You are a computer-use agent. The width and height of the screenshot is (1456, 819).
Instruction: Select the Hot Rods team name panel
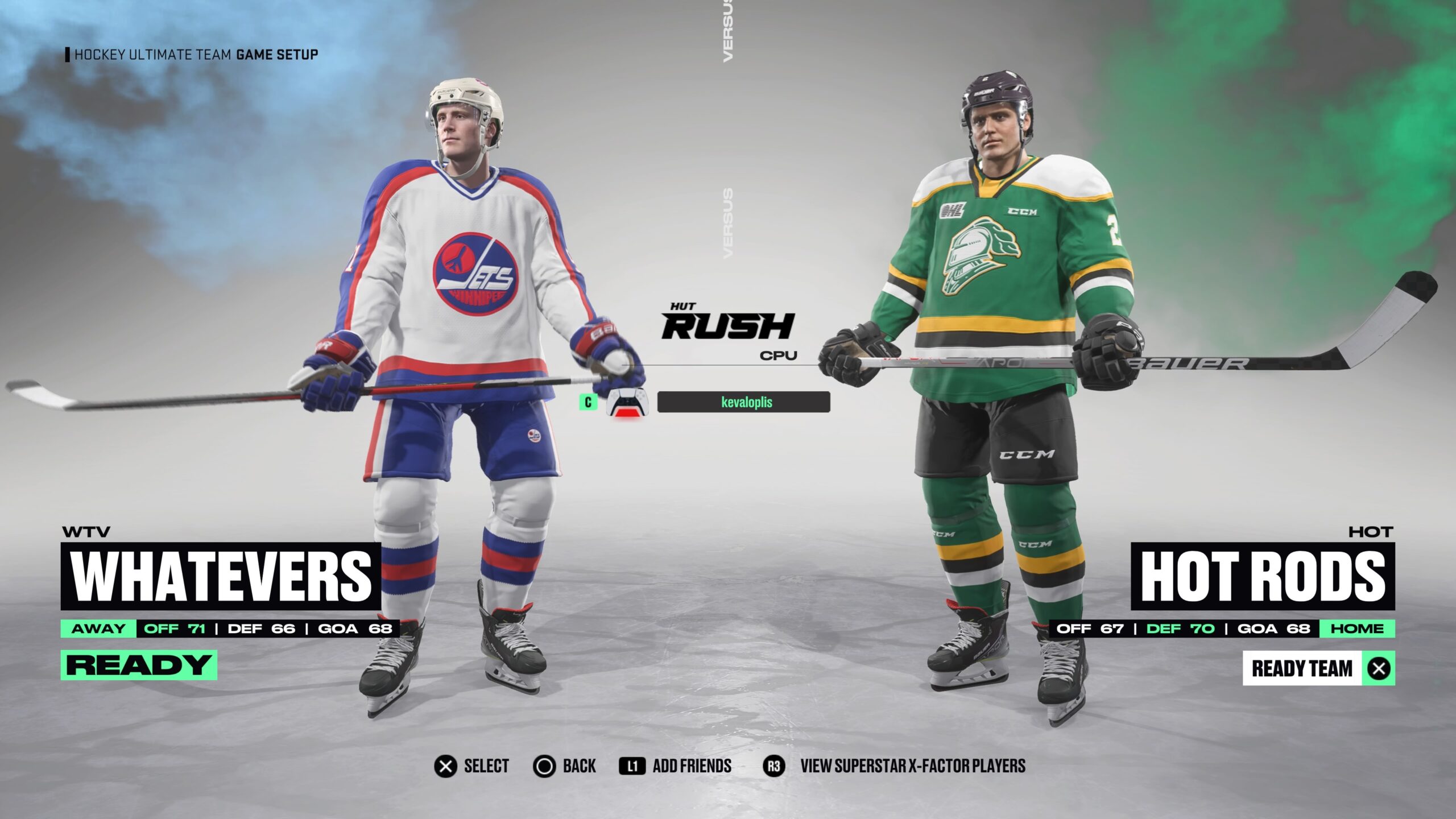[1263, 576]
